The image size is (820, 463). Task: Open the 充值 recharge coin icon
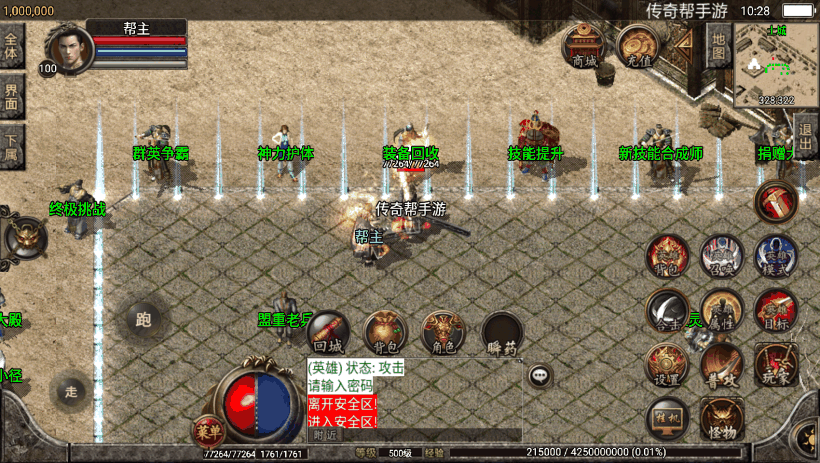(637, 46)
